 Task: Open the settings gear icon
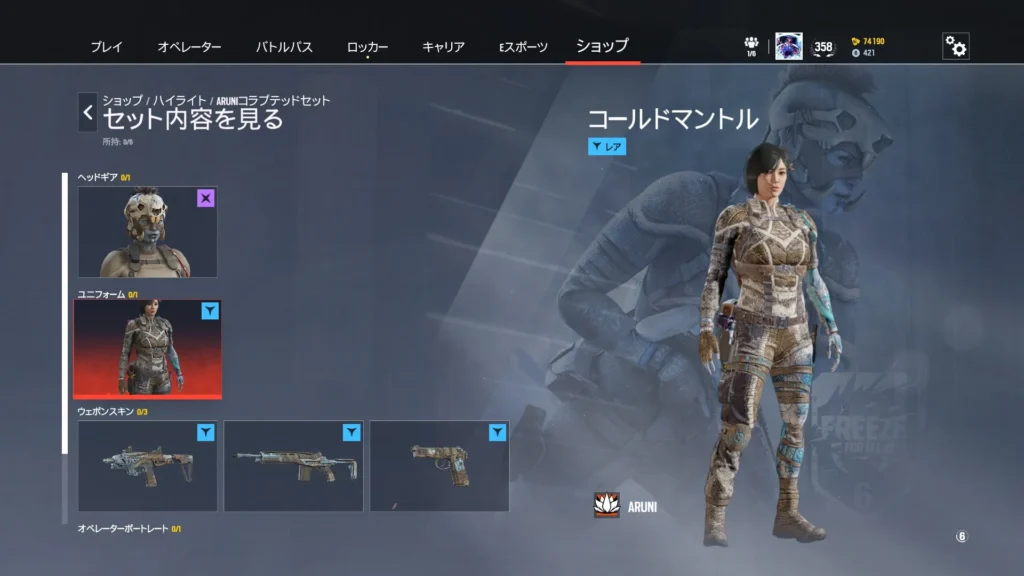pyautogui.click(x=956, y=47)
